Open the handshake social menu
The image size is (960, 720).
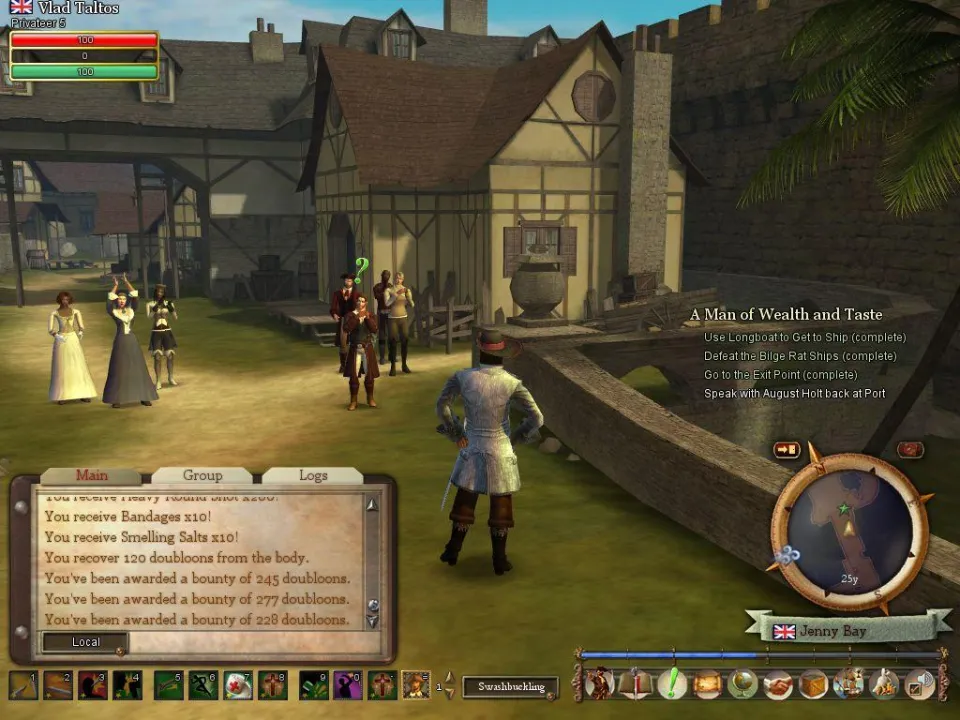tap(778, 684)
